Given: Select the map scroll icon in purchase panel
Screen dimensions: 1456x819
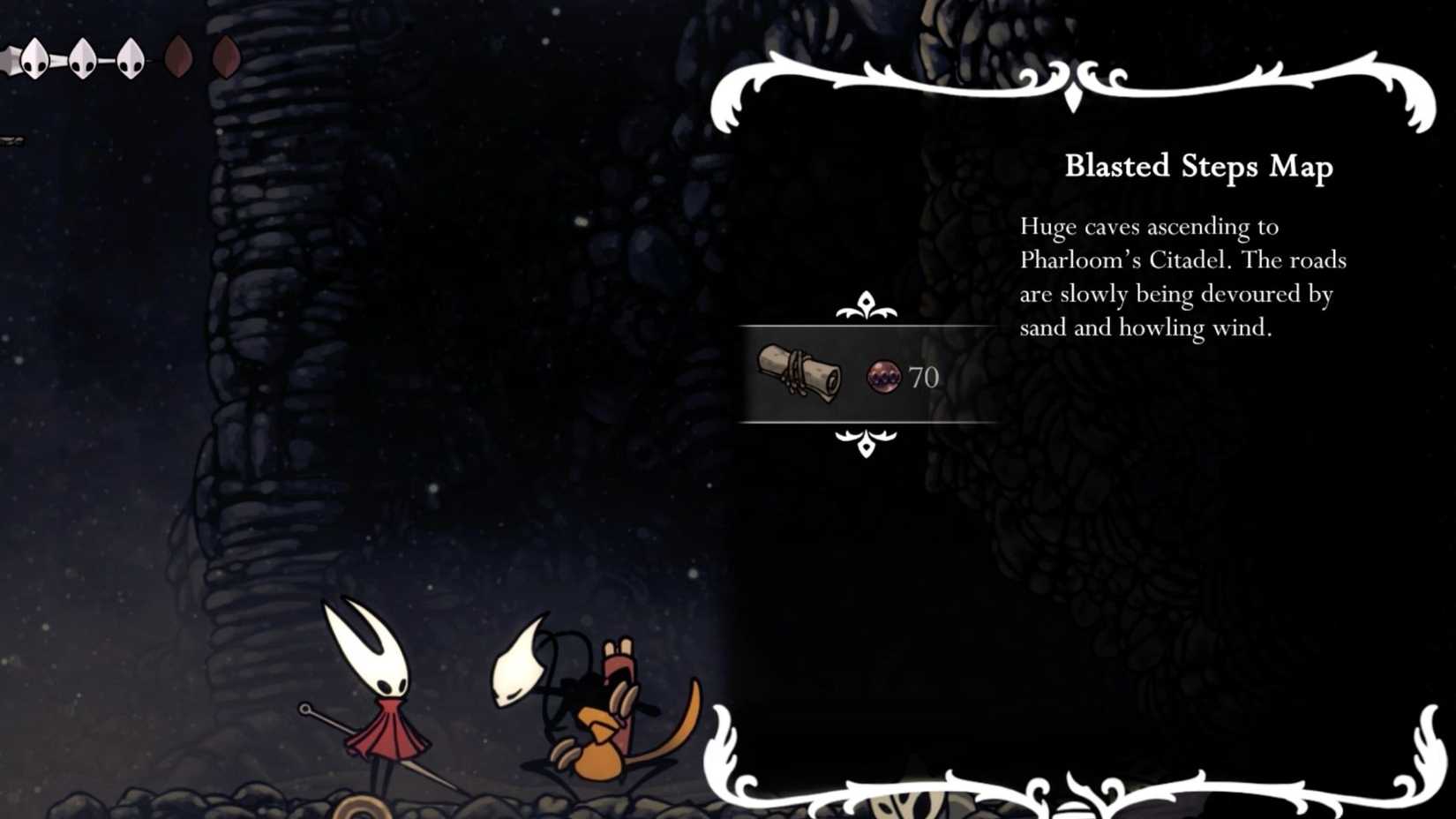Looking at the screenshot, I should click(x=799, y=374).
